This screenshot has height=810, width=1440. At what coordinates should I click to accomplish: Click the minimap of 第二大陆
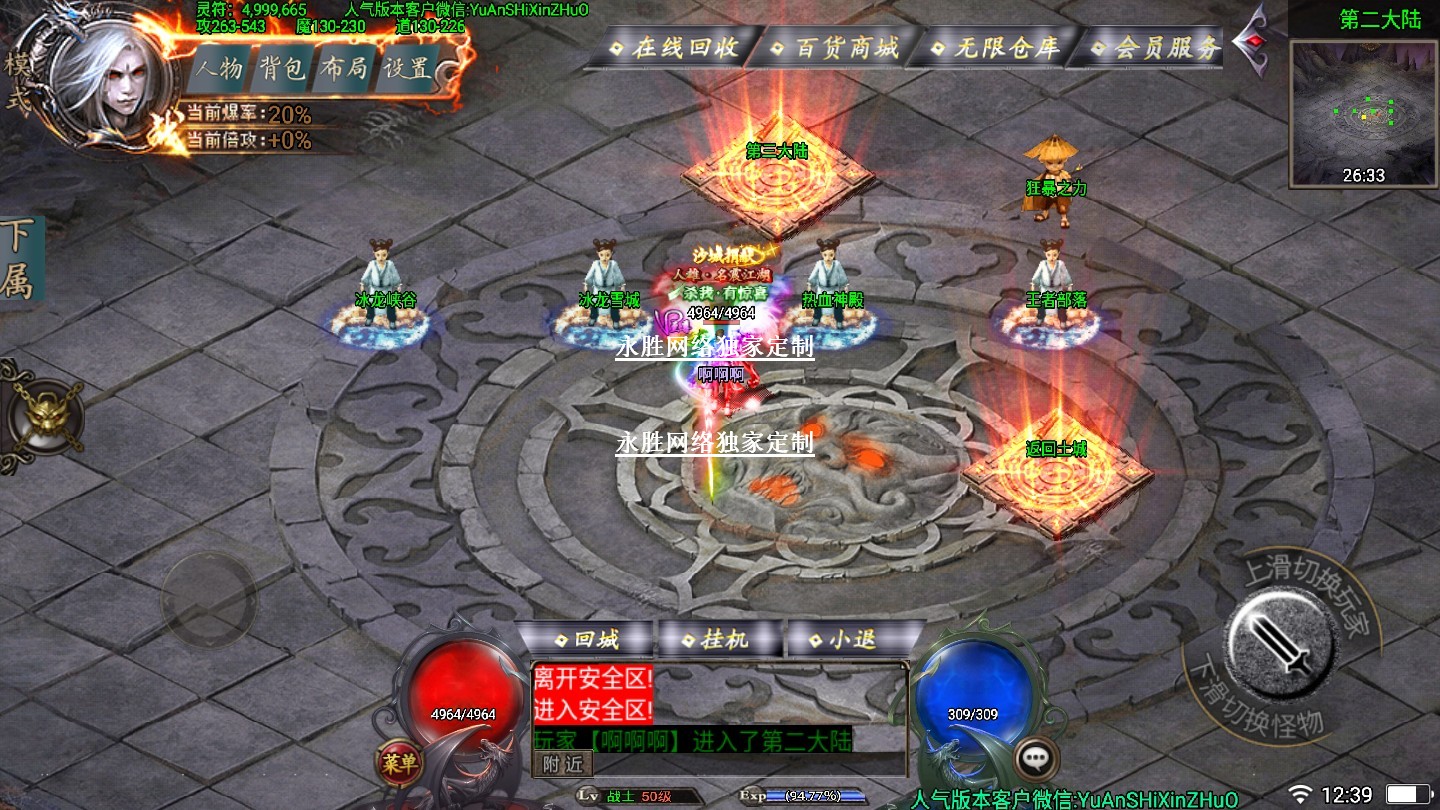pos(1364,112)
